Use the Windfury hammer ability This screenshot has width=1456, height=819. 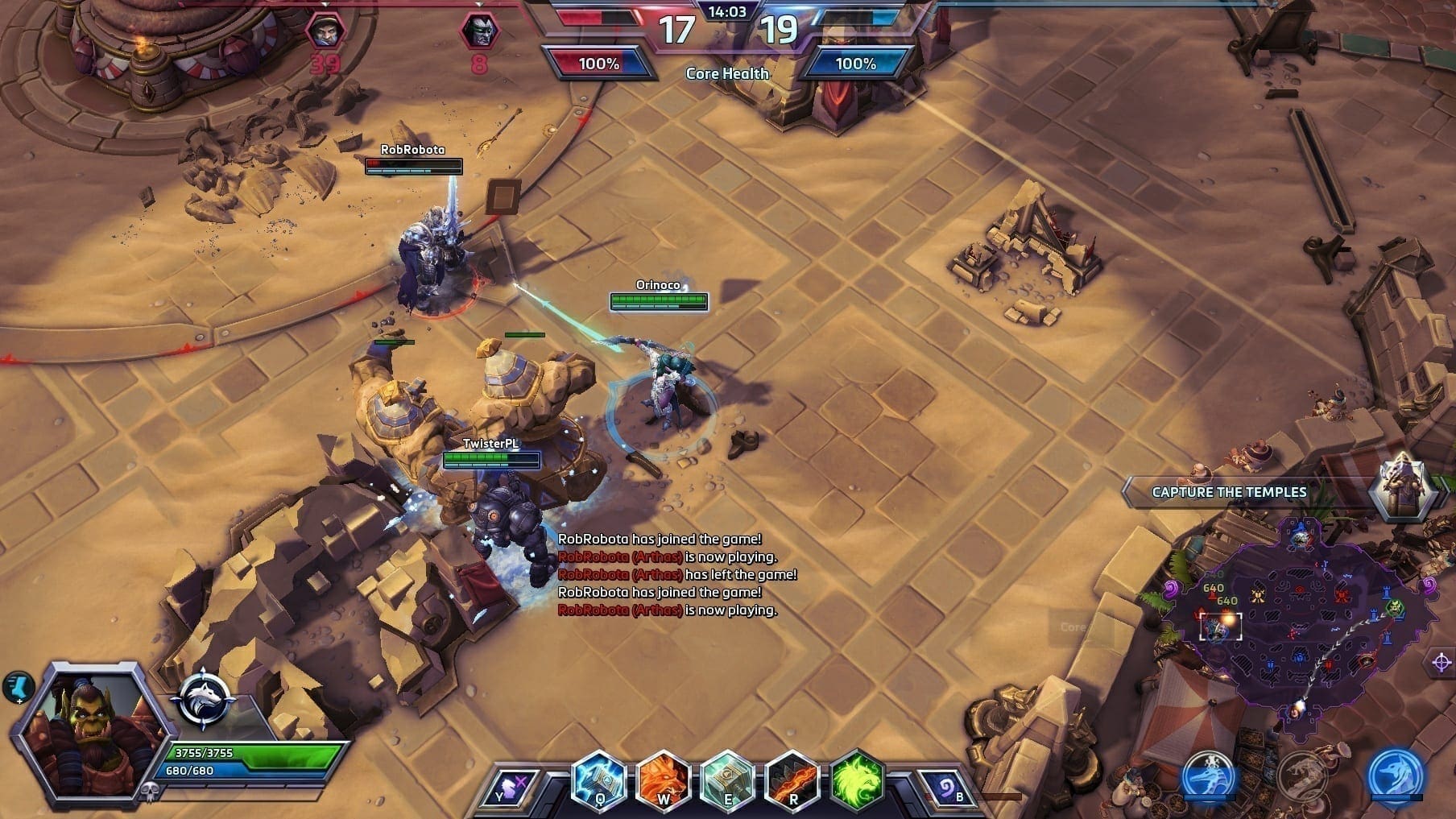pyautogui.click(x=727, y=779)
